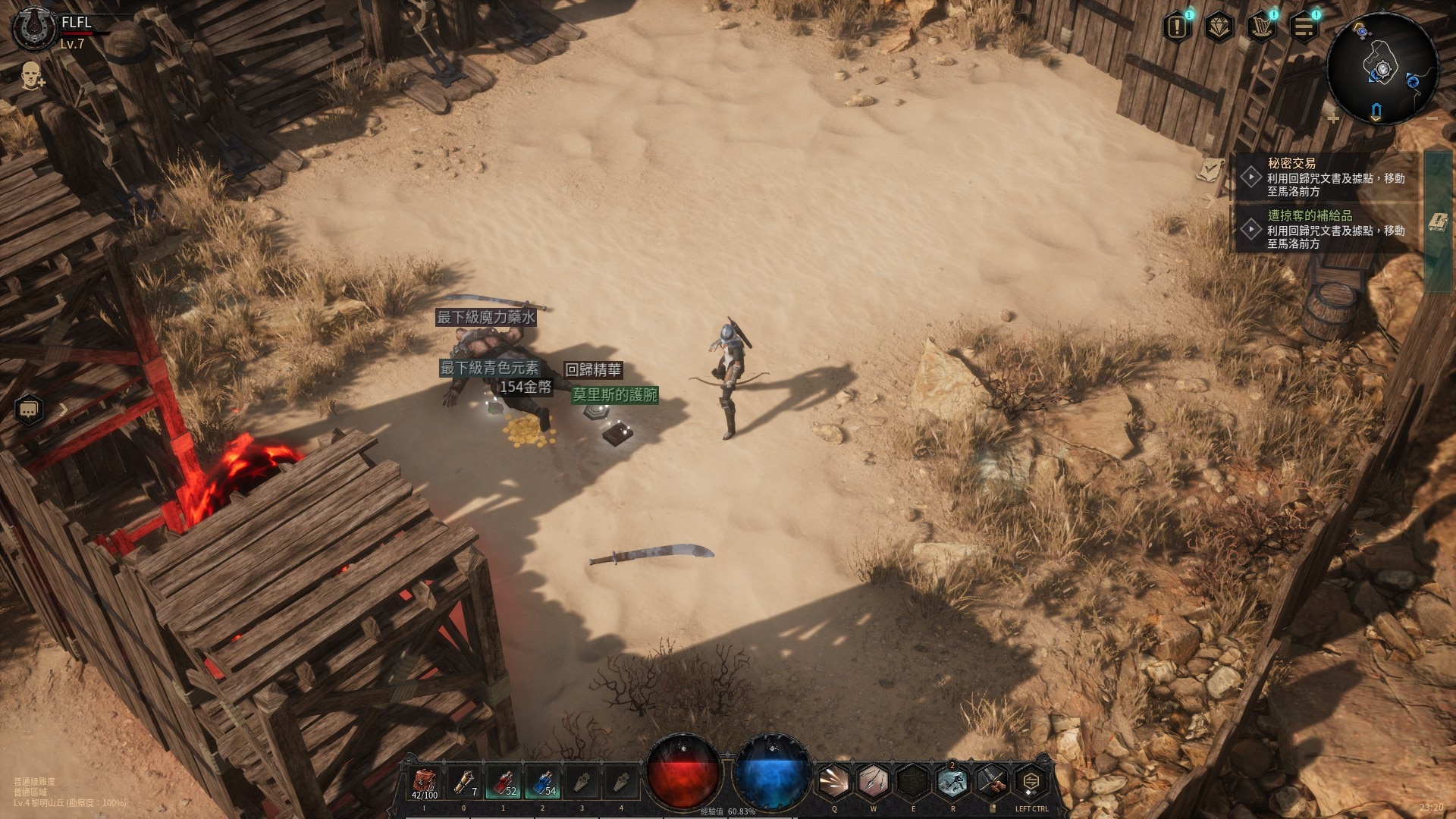Click the party invite head icon

31,76
